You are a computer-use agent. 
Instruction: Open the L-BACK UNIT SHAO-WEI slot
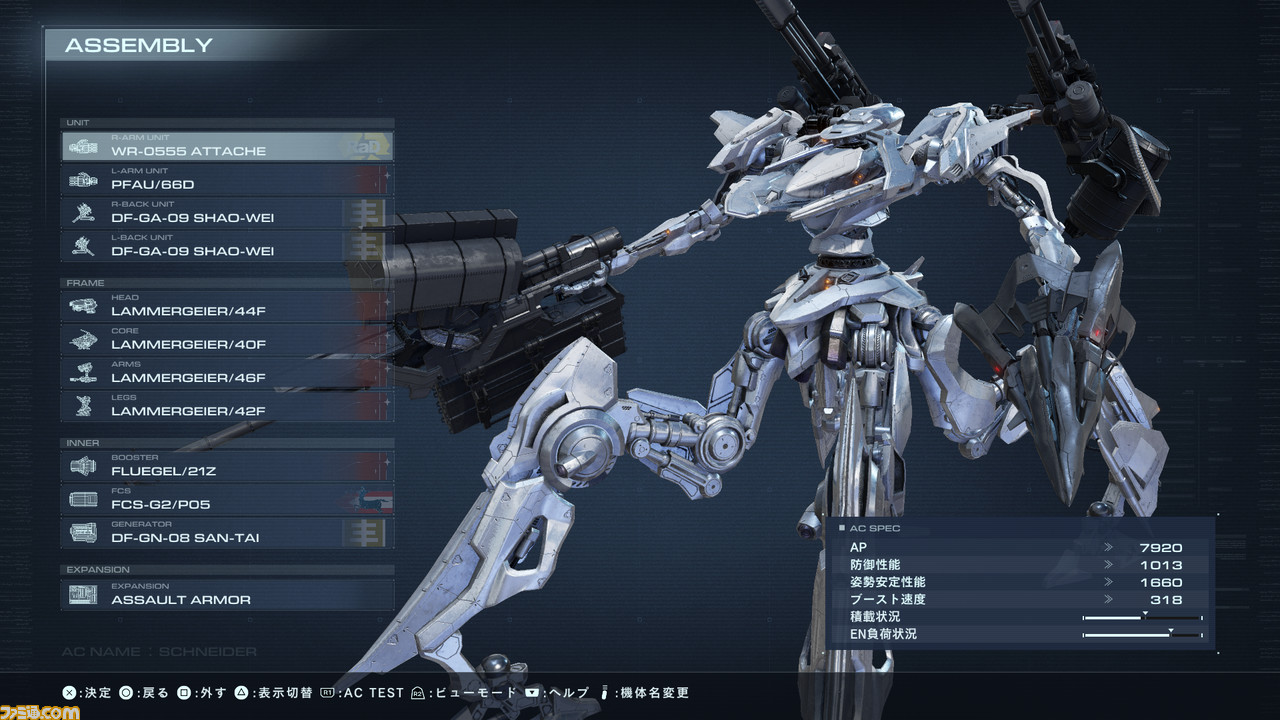pyautogui.click(x=228, y=246)
